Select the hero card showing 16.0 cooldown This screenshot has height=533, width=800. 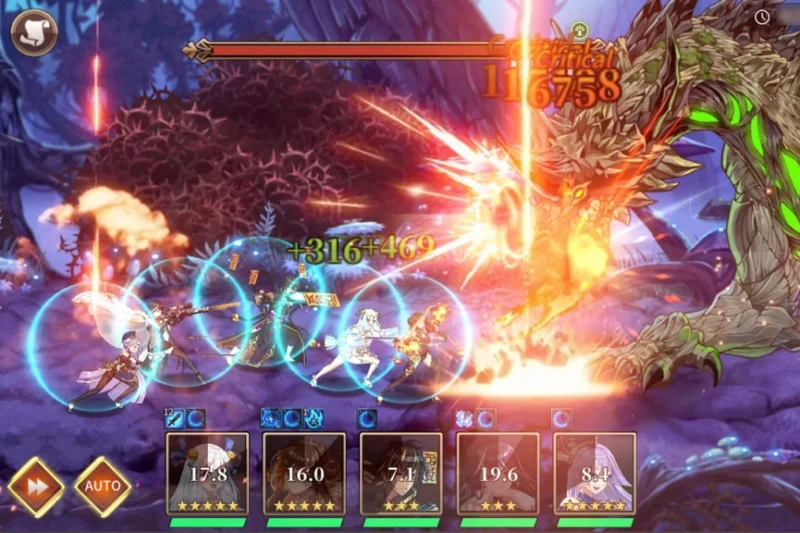(304, 473)
